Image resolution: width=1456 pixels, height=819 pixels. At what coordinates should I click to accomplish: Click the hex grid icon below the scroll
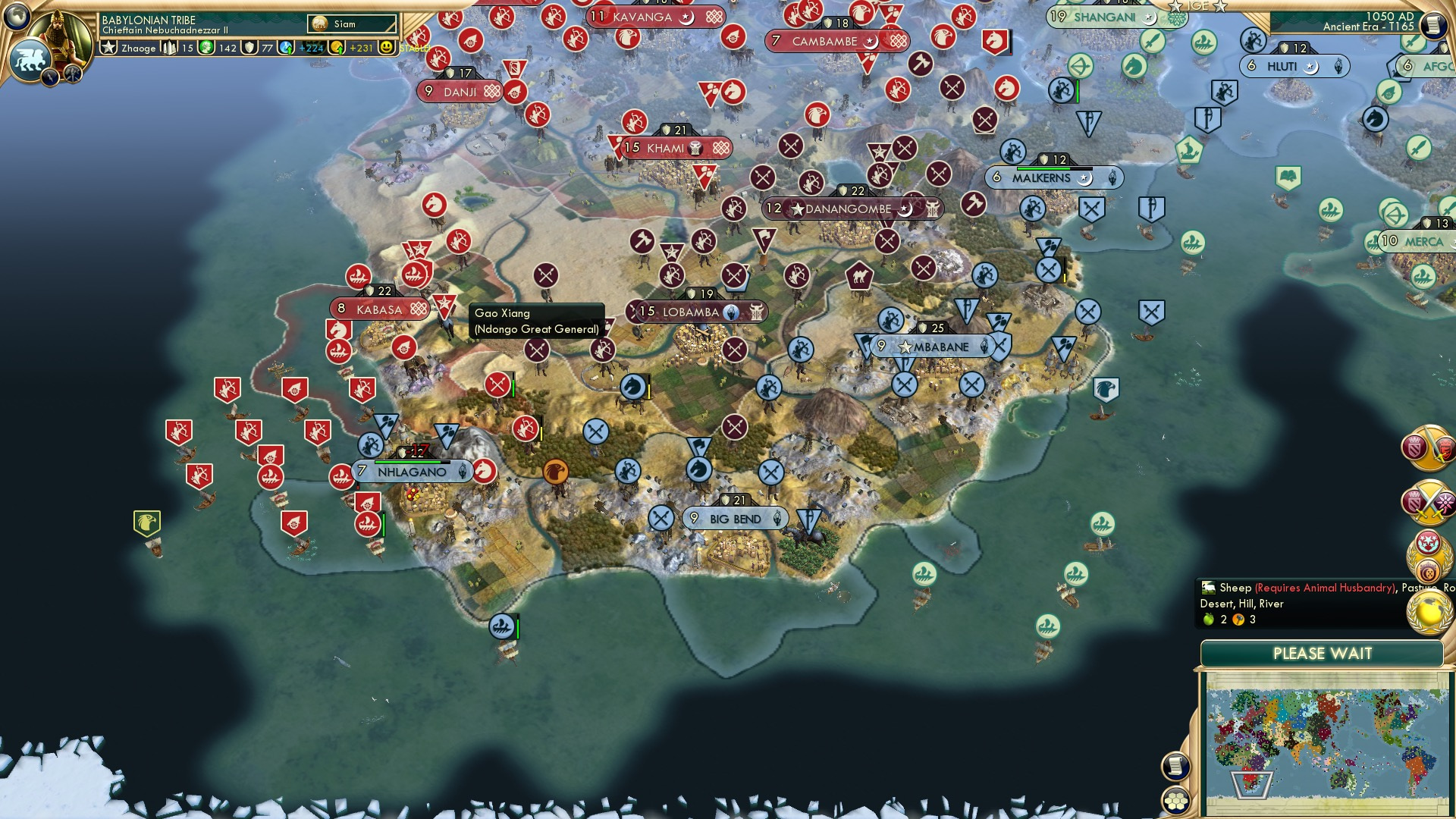[x=1174, y=801]
